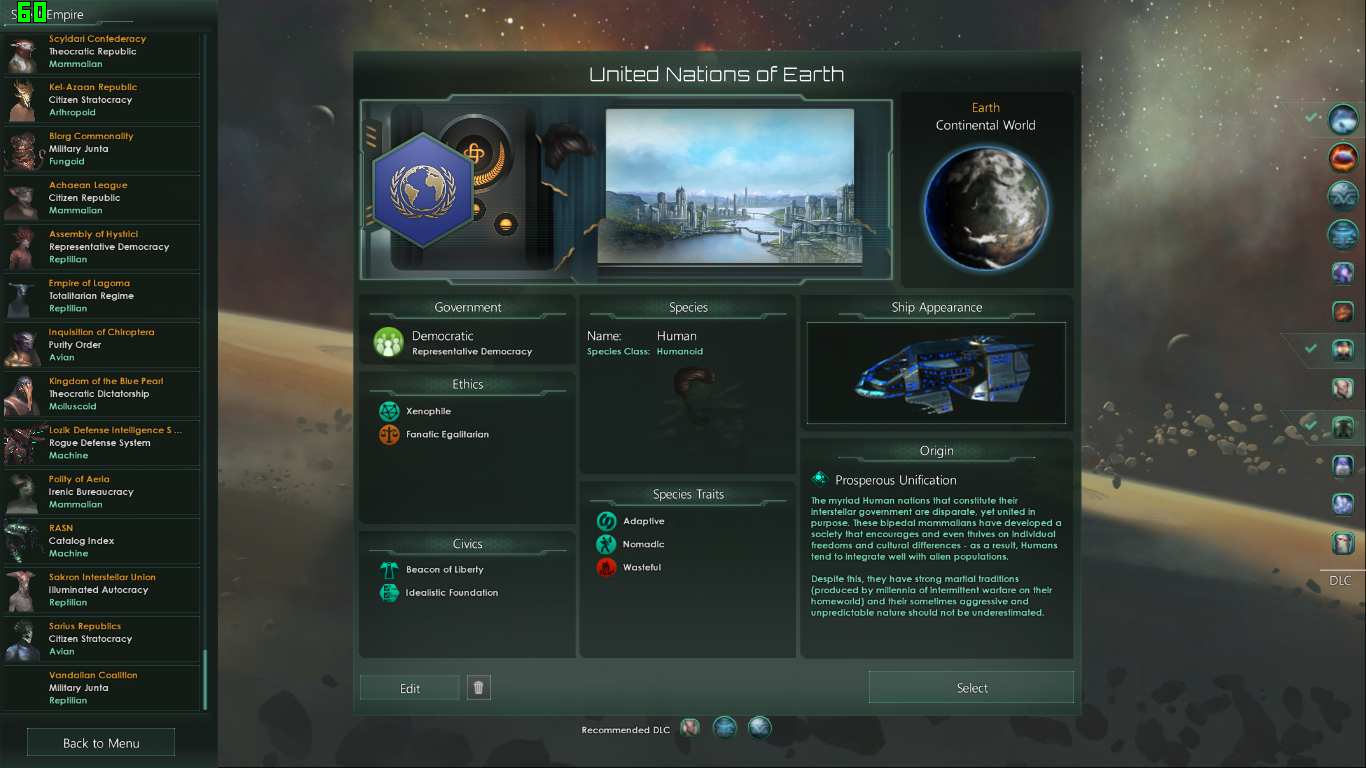
Task: Select the Fanatic Egalitarian ethic icon
Action: pyautogui.click(x=389, y=434)
